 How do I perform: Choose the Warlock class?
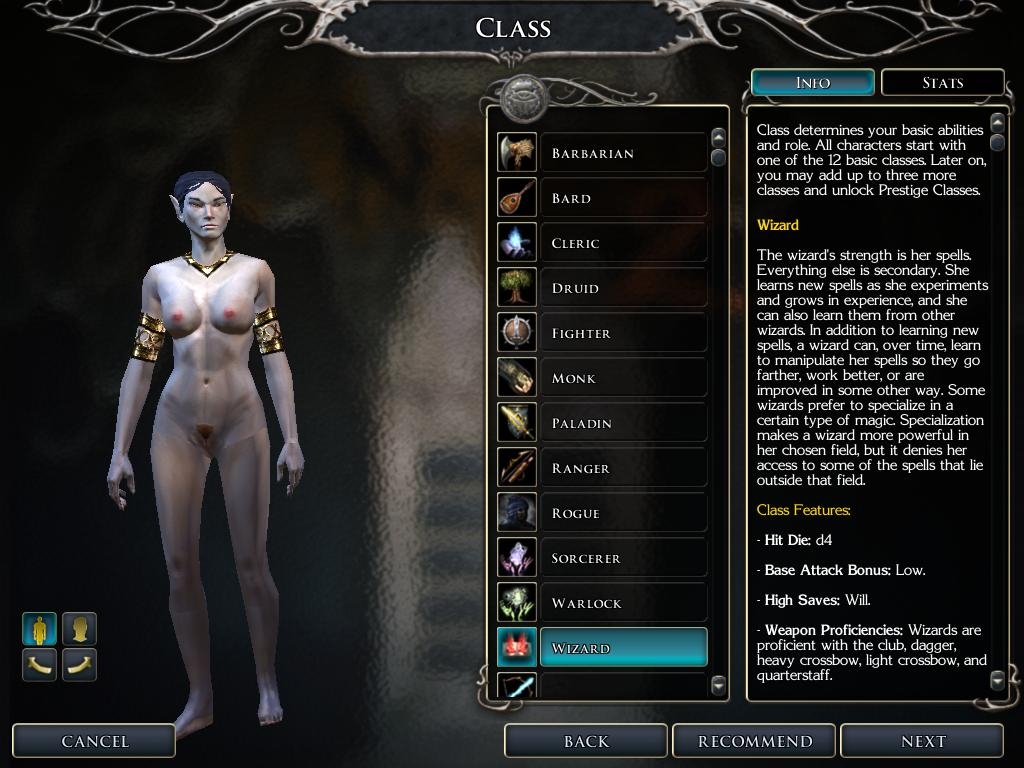(622, 603)
